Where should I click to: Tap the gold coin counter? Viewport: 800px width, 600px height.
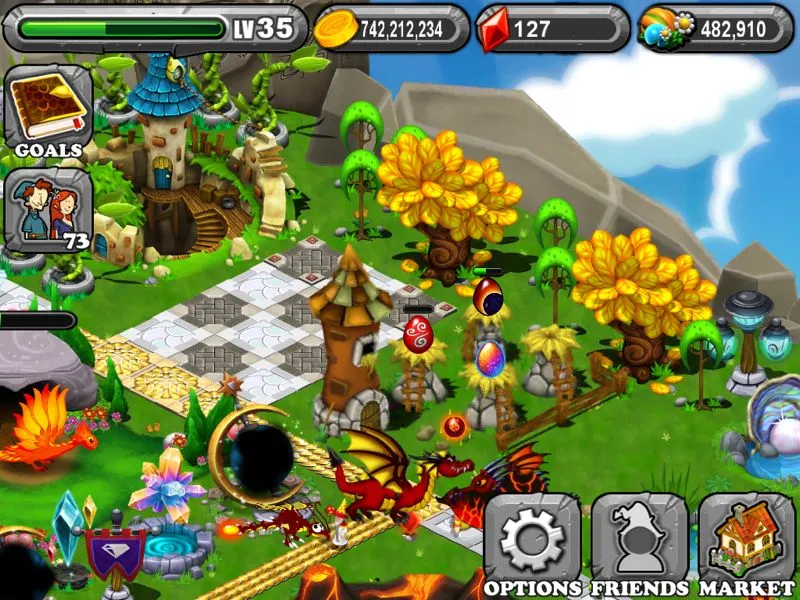tap(392, 29)
